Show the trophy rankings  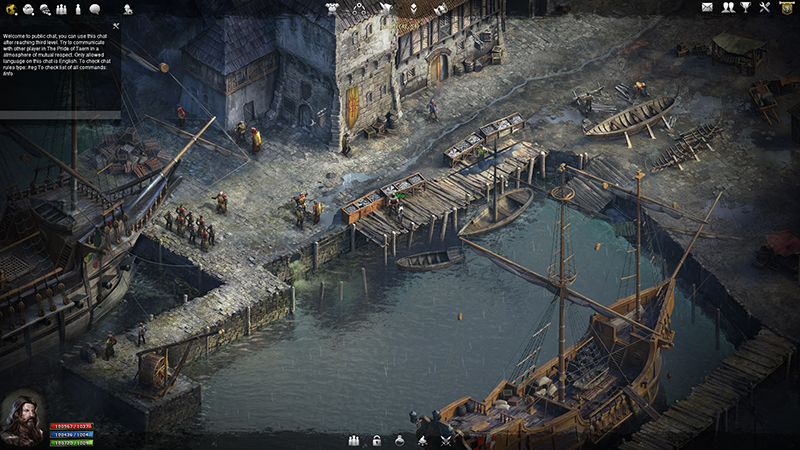[x=745, y=8]
